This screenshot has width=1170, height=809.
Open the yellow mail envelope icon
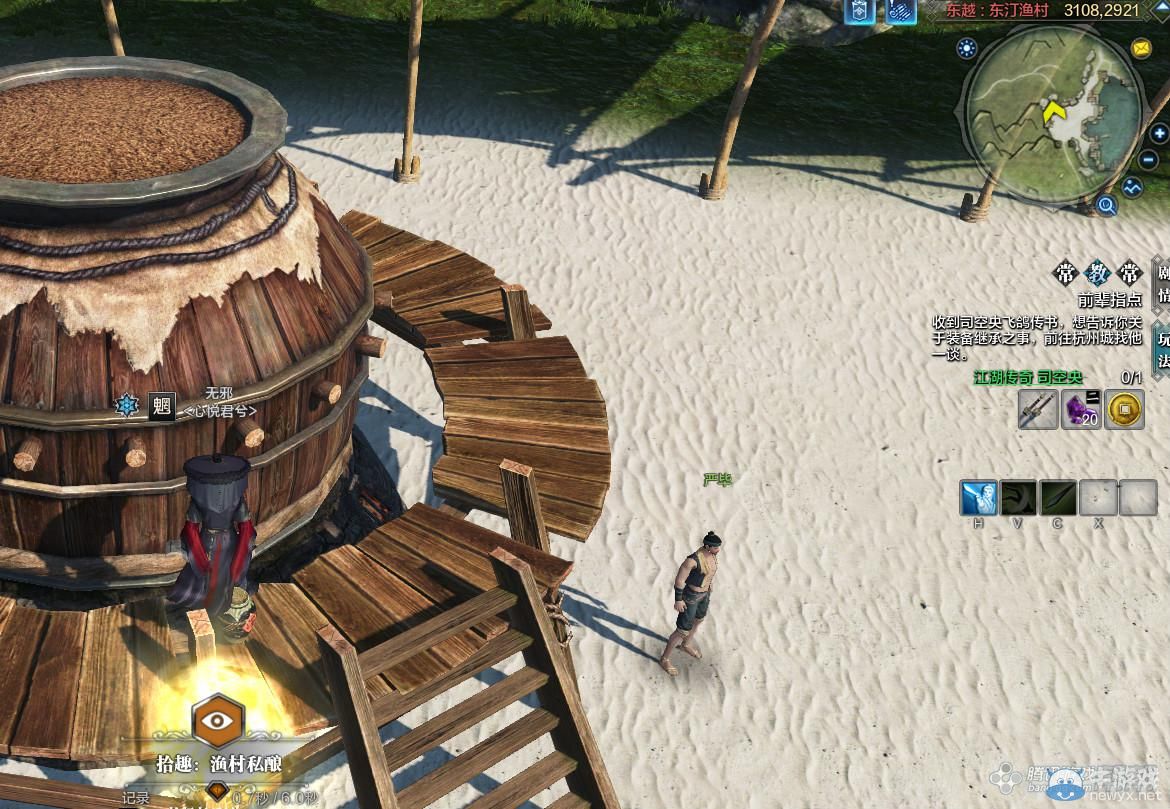tap(1141, 48)
